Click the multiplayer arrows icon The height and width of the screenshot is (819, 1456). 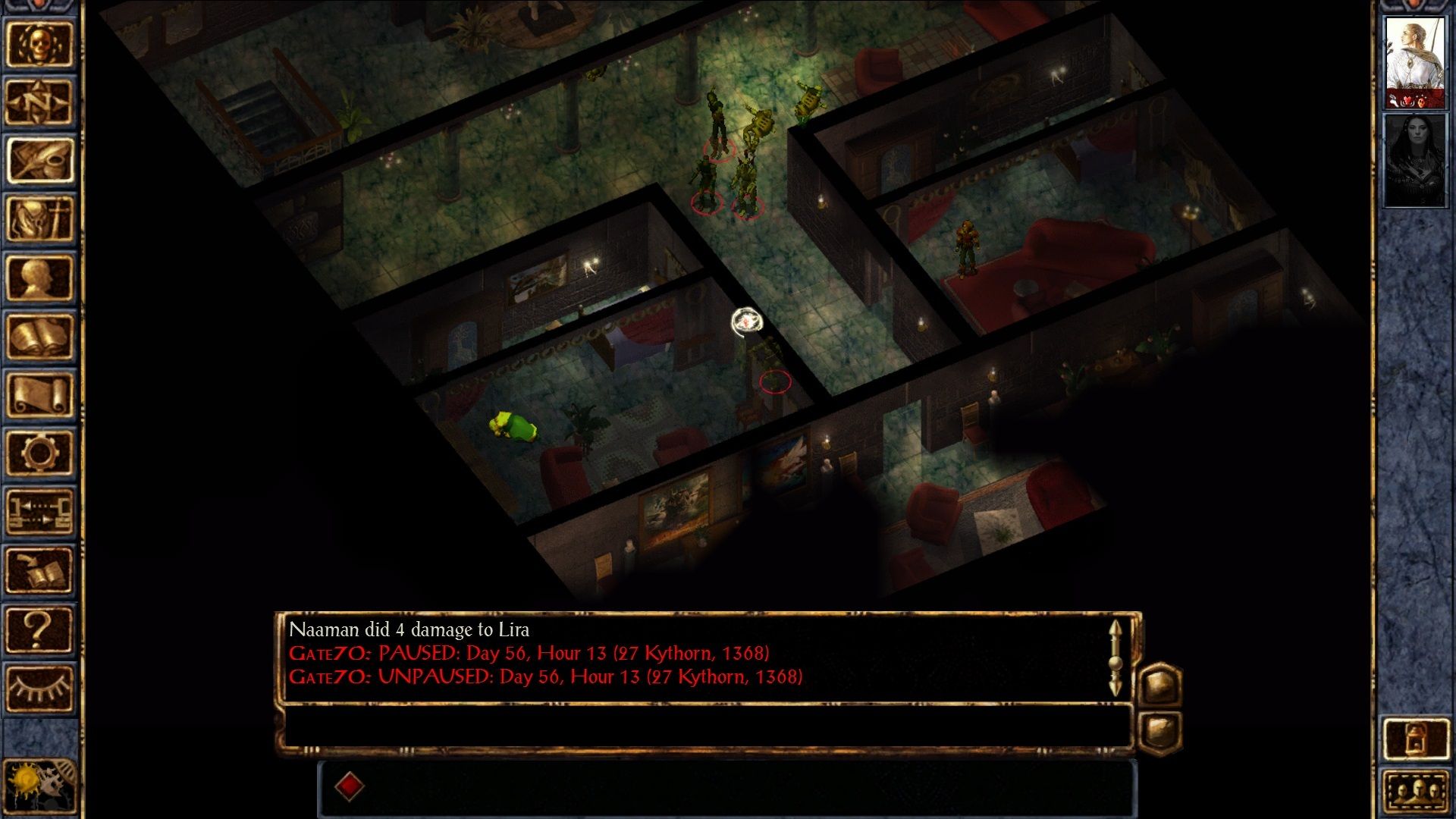40,511
